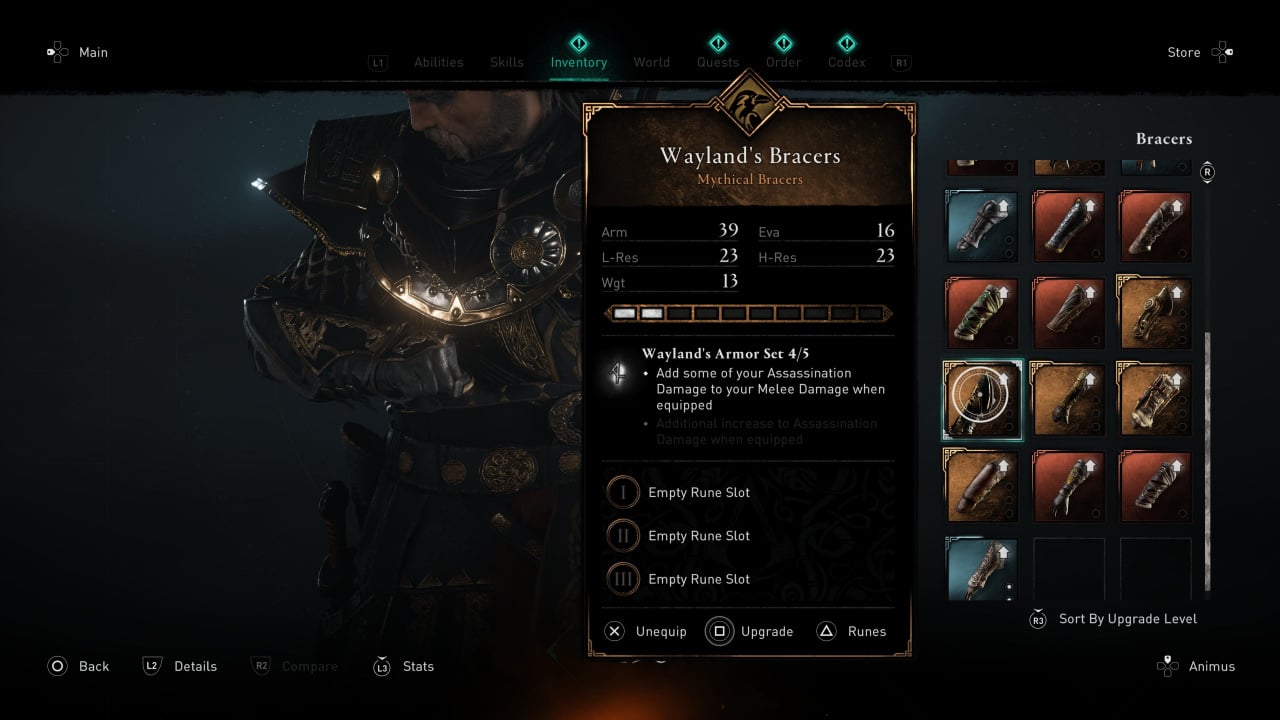
Task: Select the highlighted equipped bracers slot
Action: [x=982, y=400]
